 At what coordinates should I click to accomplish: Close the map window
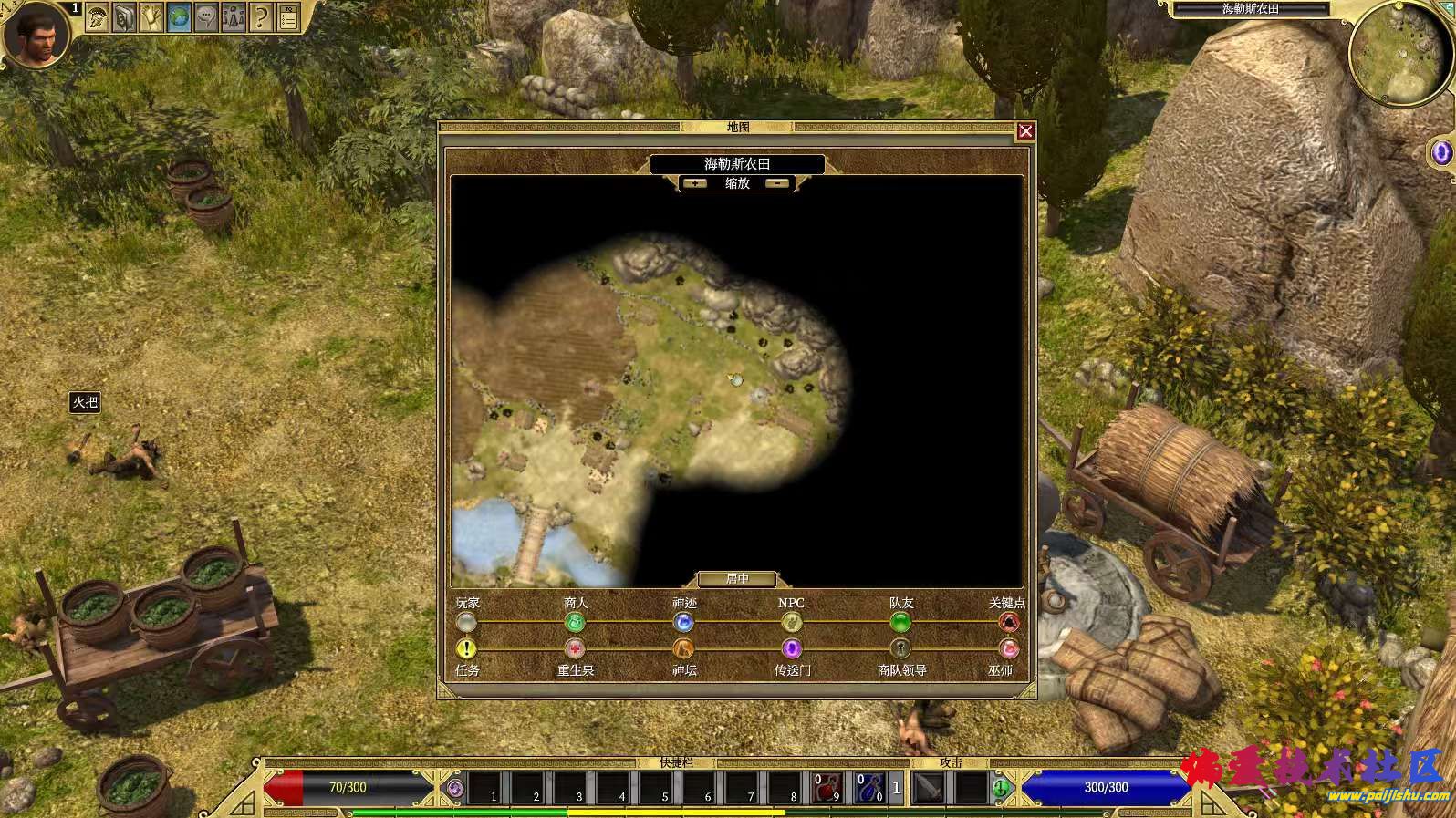point(1025,131)
